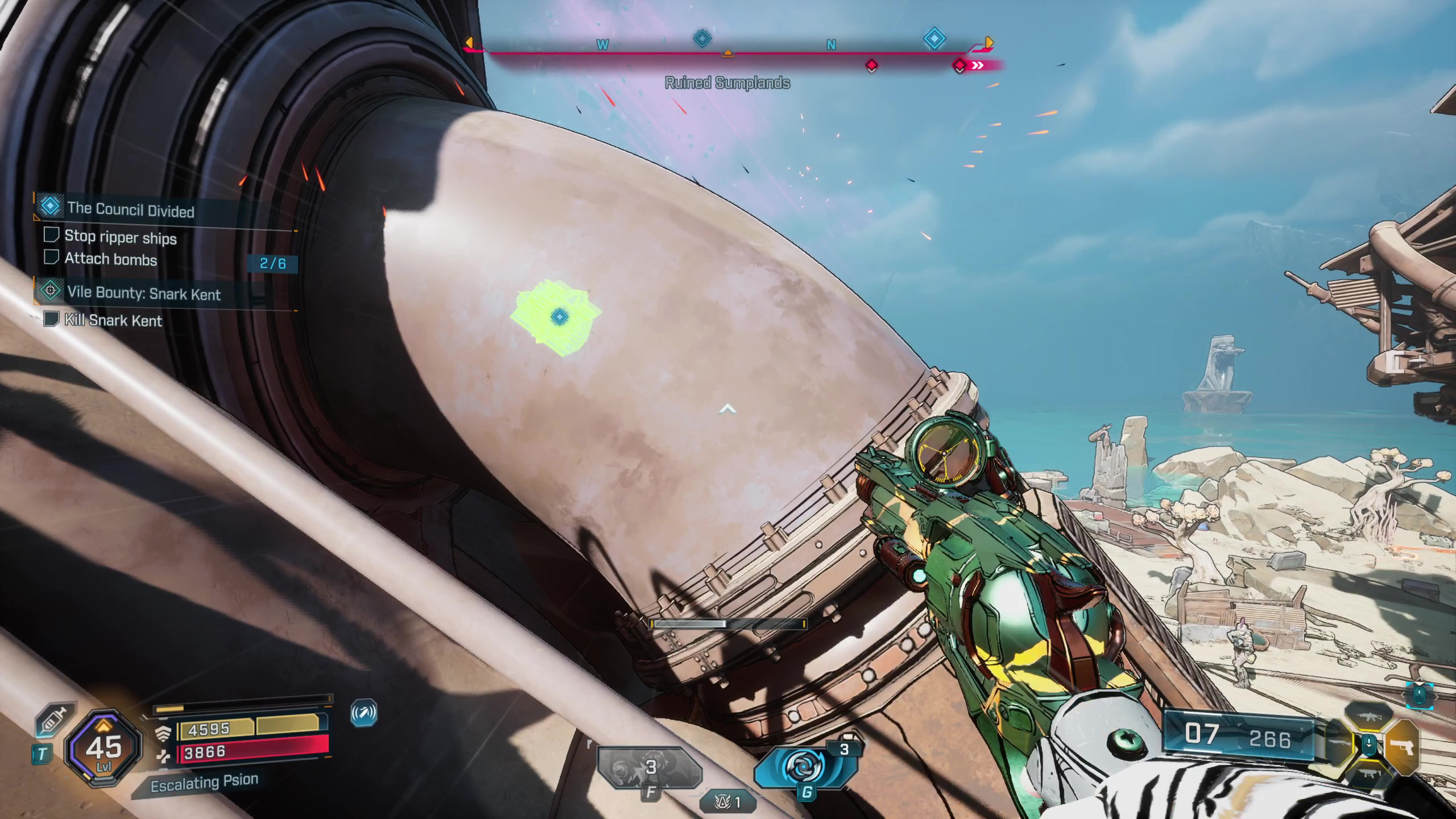
Task: Activate the greyed-out action skill on cooldown
Action: [650, 768]
